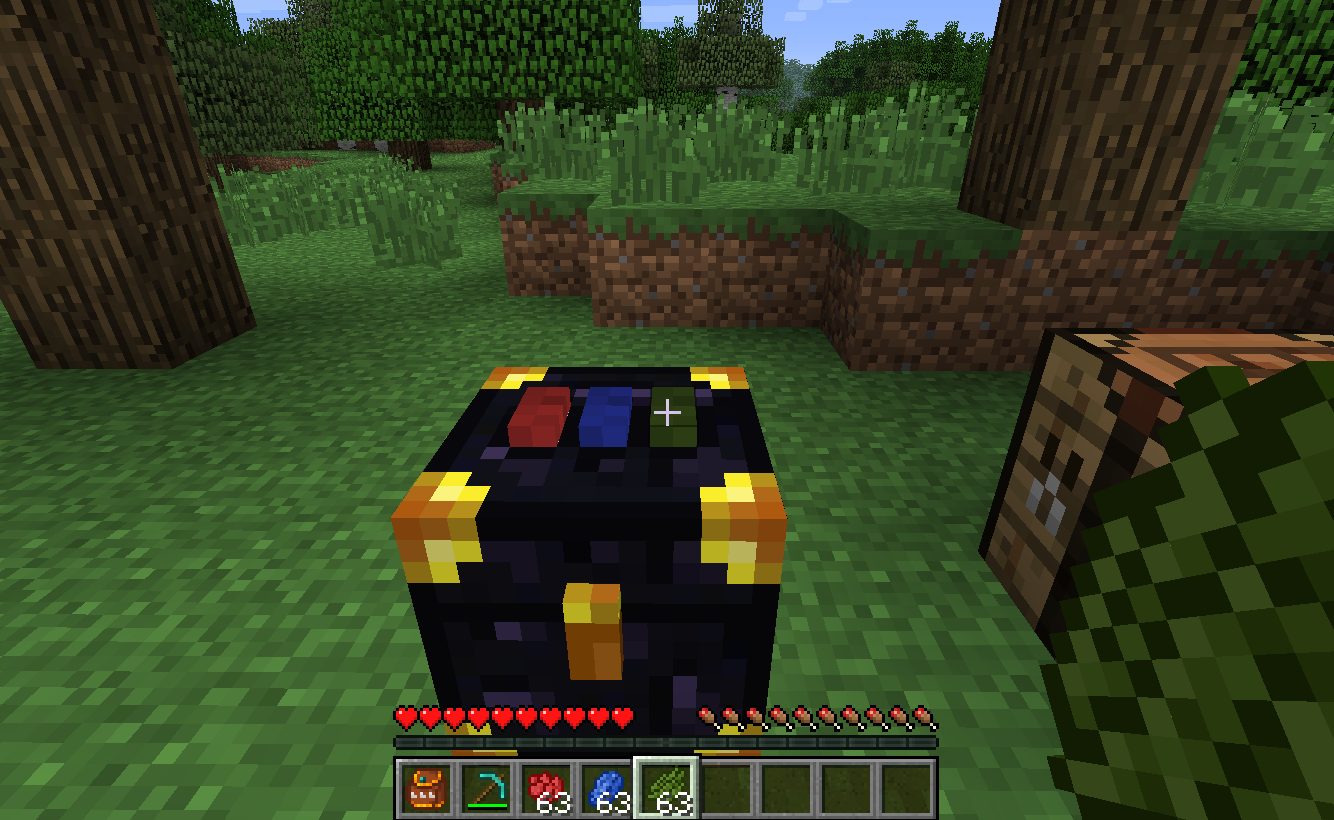Click the leftmost heart in the health bar
Viewport: 1334px width, 820px height.
(x=406, y=716)
